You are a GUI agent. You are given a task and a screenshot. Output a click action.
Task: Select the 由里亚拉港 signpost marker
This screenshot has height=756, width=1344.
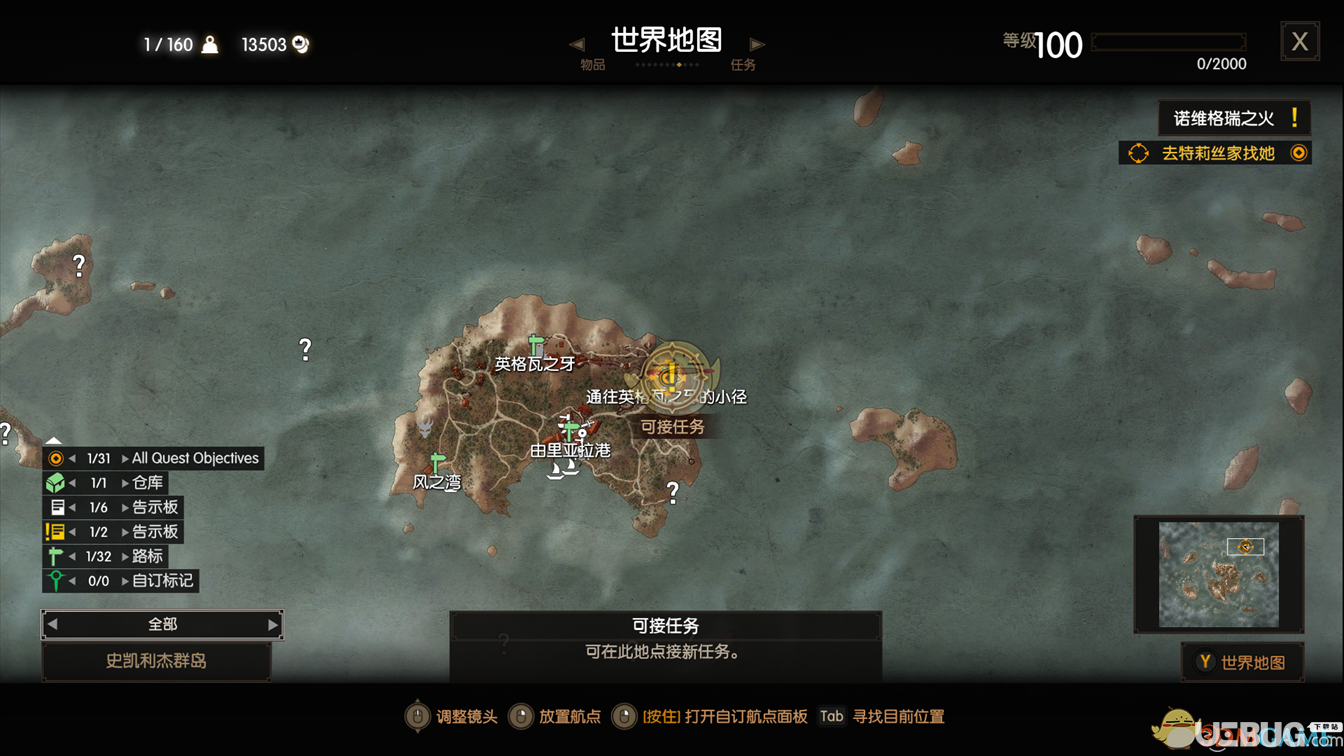pos(570,430)
